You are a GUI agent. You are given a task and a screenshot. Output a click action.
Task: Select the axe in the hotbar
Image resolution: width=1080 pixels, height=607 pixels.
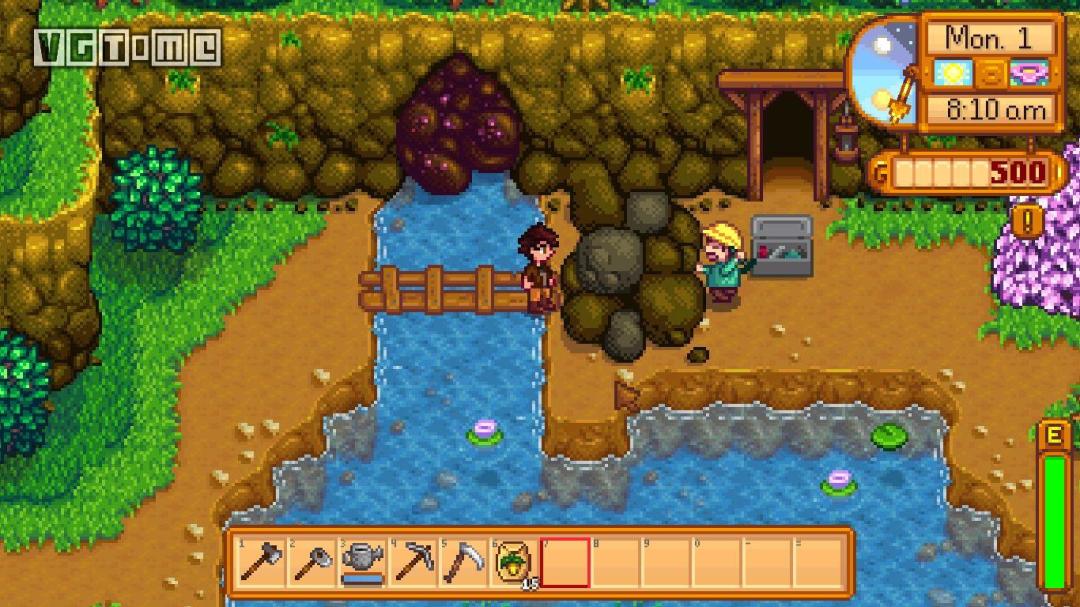[x=261, y=563]
